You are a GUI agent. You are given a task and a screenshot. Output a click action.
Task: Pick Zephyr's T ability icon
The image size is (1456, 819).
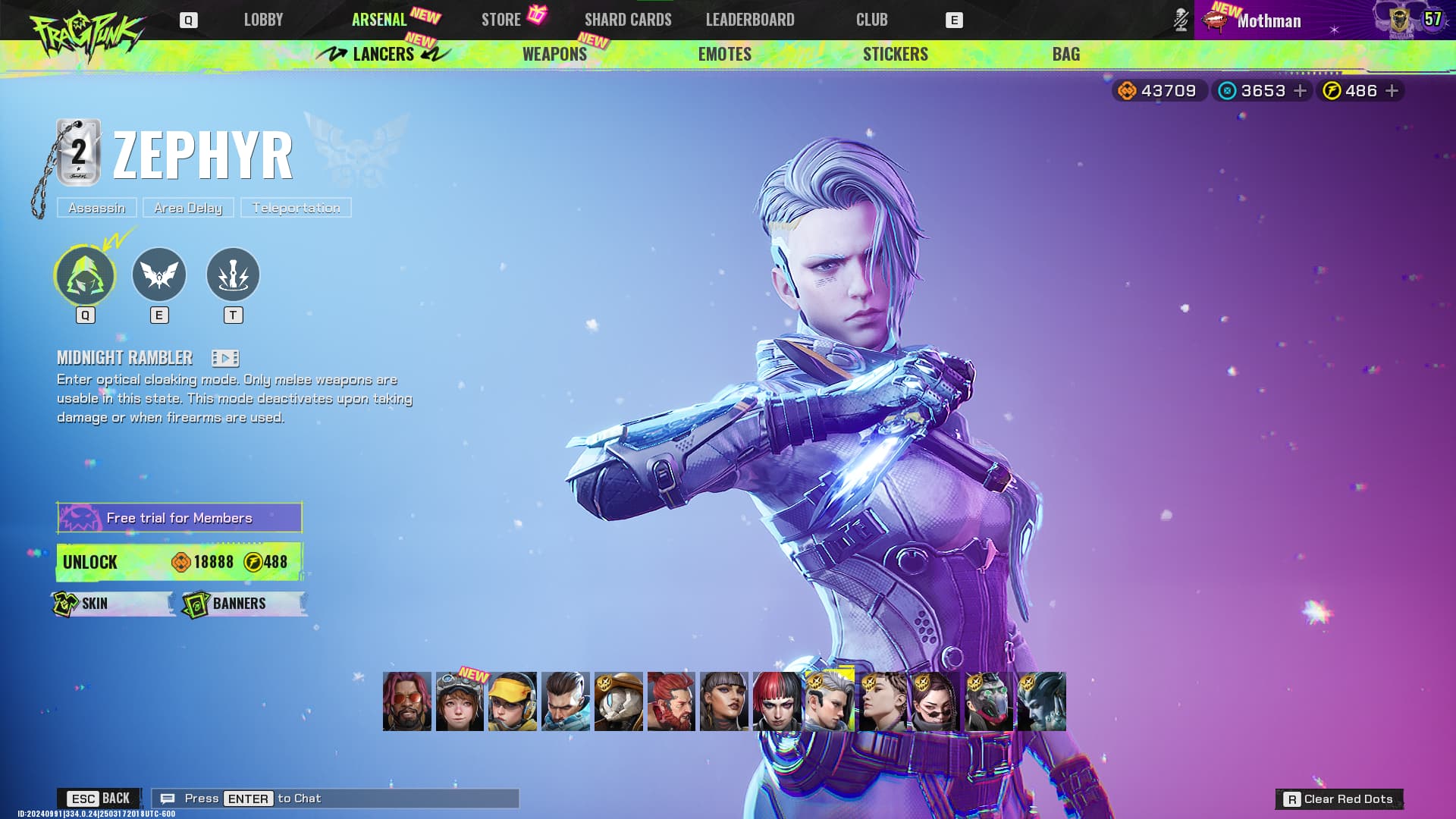tap(233, 275)
